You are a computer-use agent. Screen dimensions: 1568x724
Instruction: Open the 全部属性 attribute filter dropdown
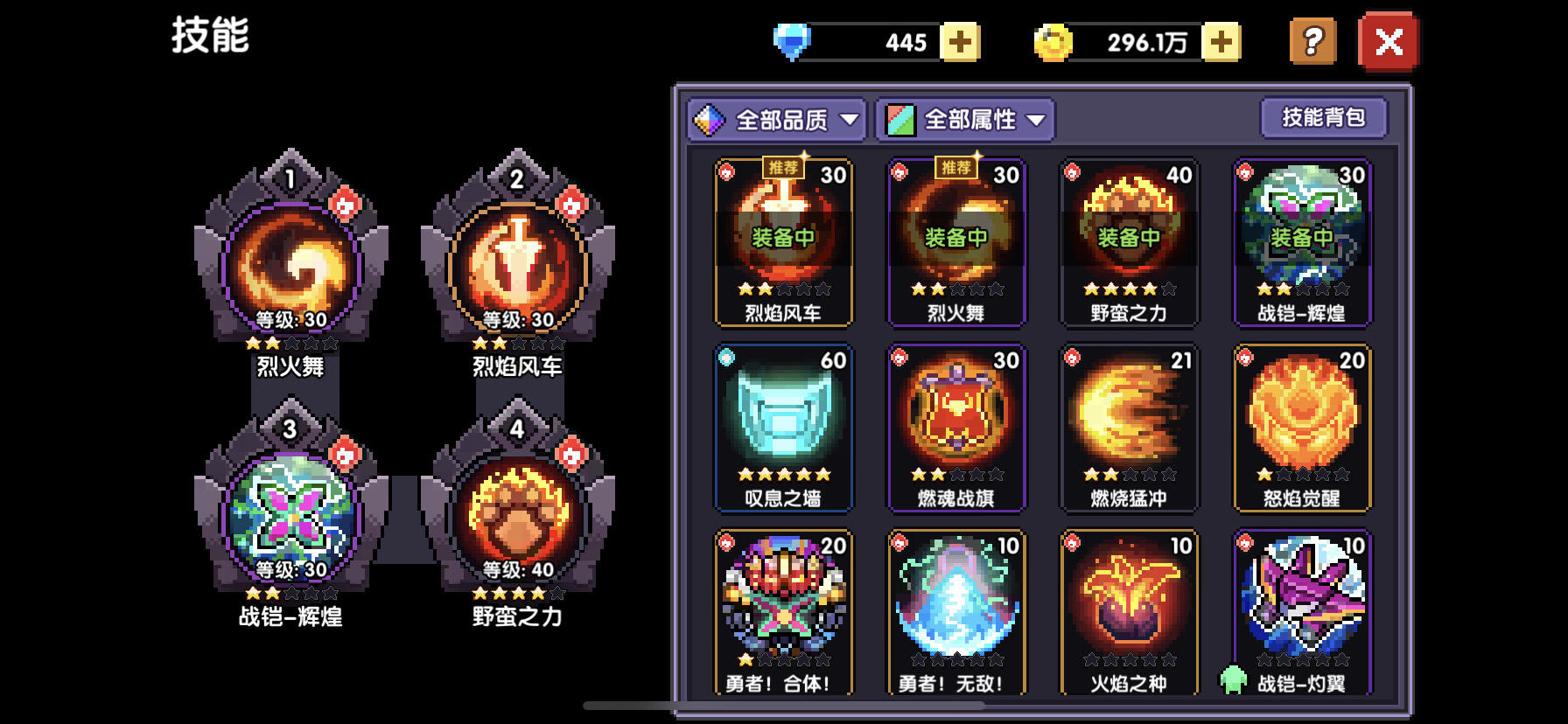click(965, 120)
